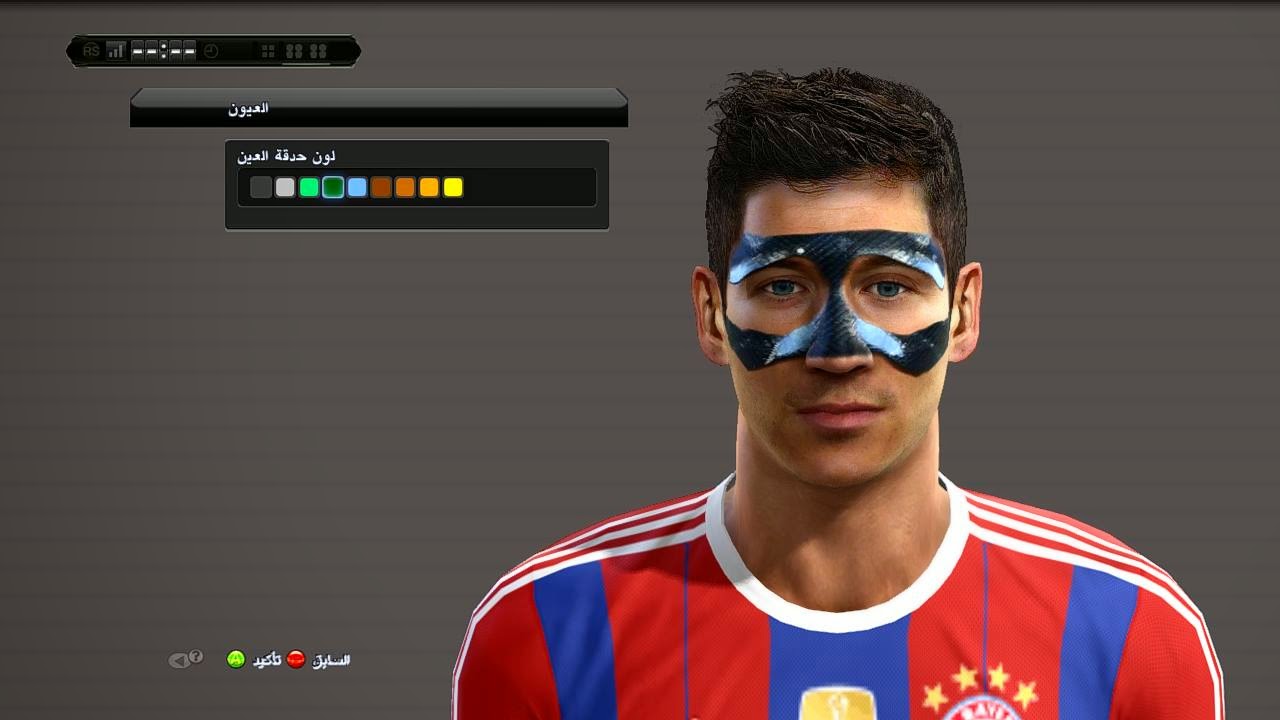The image size is (1280, 720).
Task: Click the red button circle near تأكيد
Action: [x=295, y=658]
